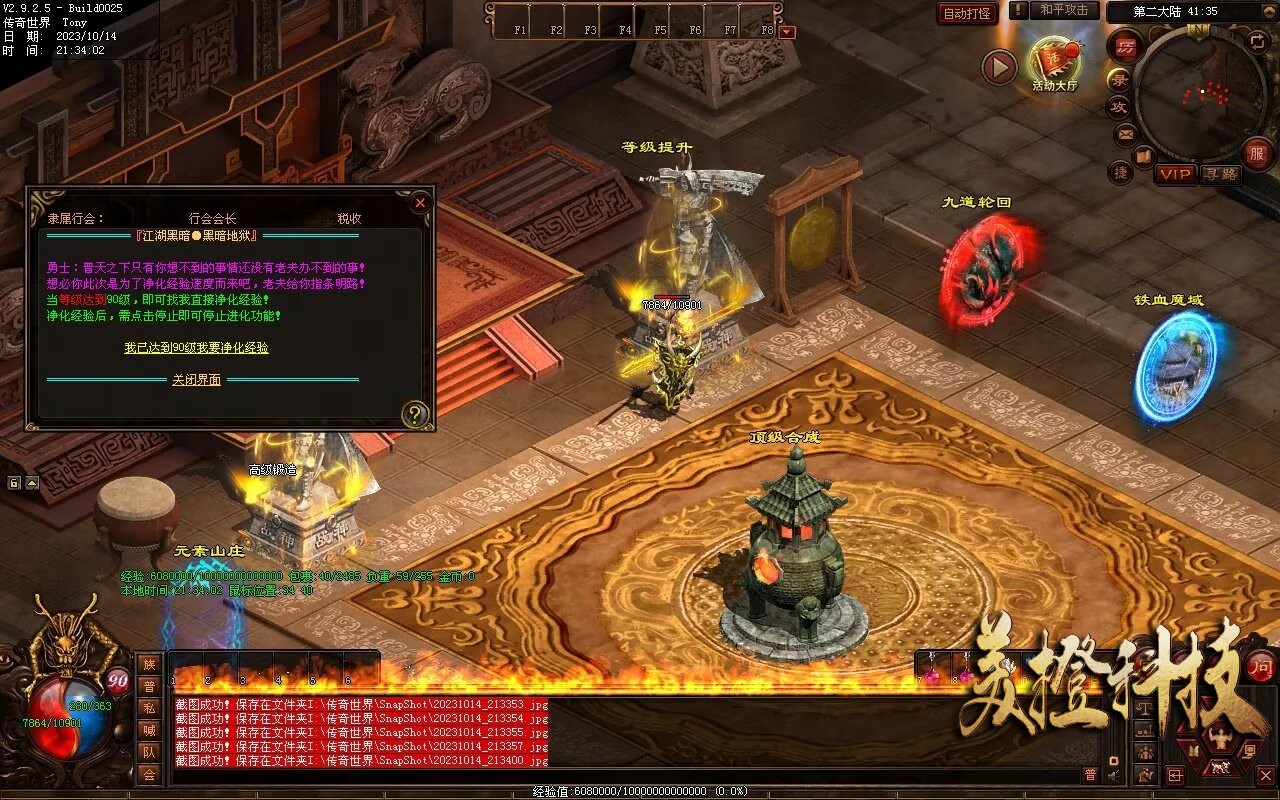
Task: Toggle the 自动打怪 auto-fight button
Action: 967,13
